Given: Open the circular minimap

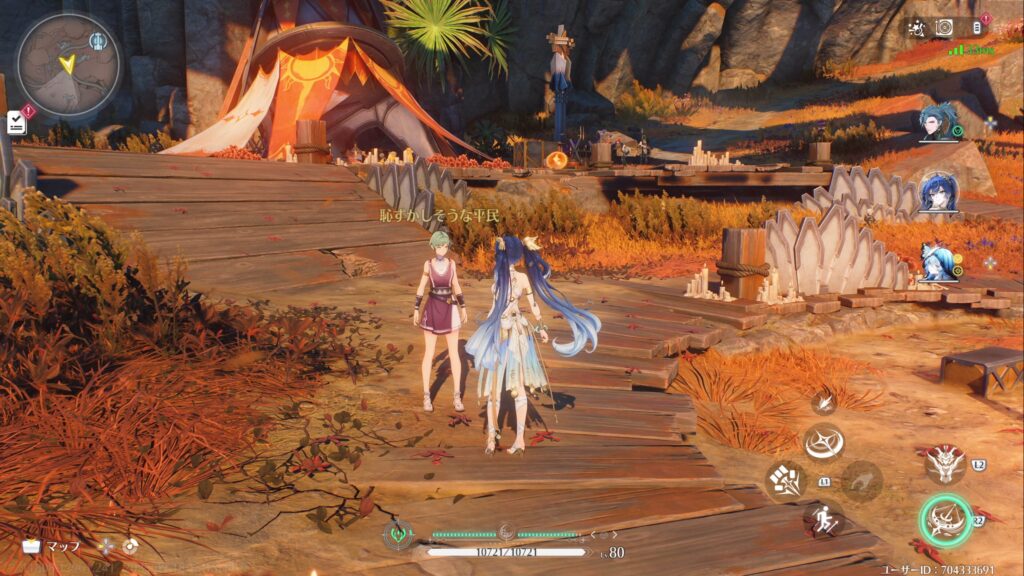Looking at the screenshot, I should 68,64.
